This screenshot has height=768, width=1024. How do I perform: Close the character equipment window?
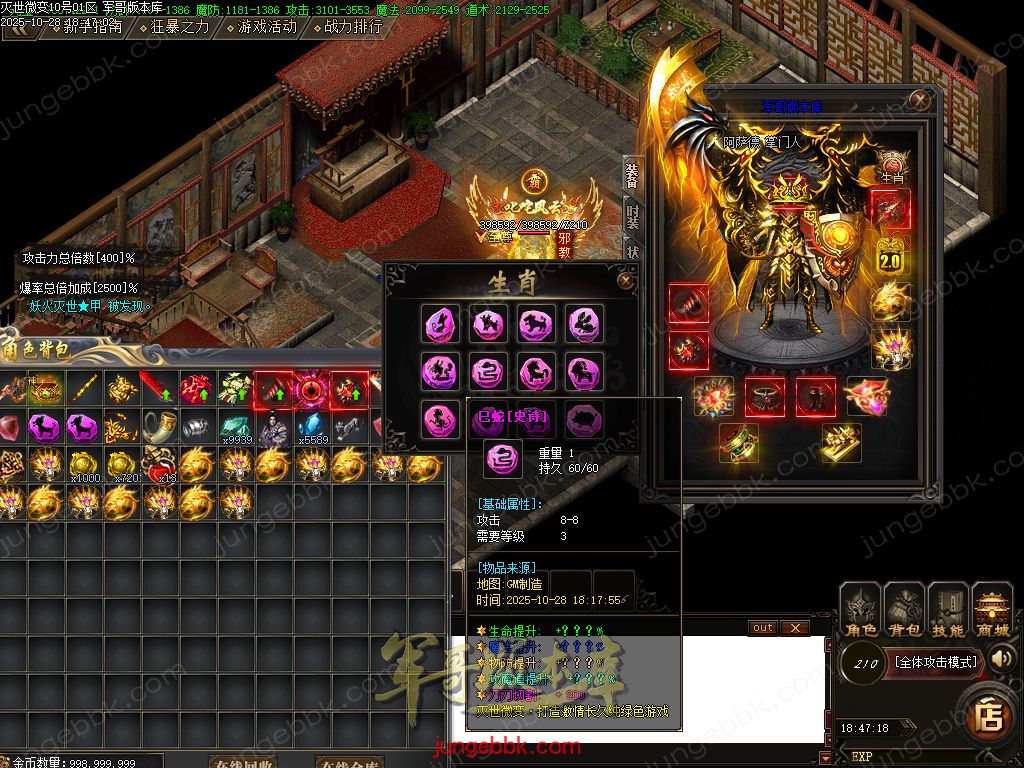point(919,100)
